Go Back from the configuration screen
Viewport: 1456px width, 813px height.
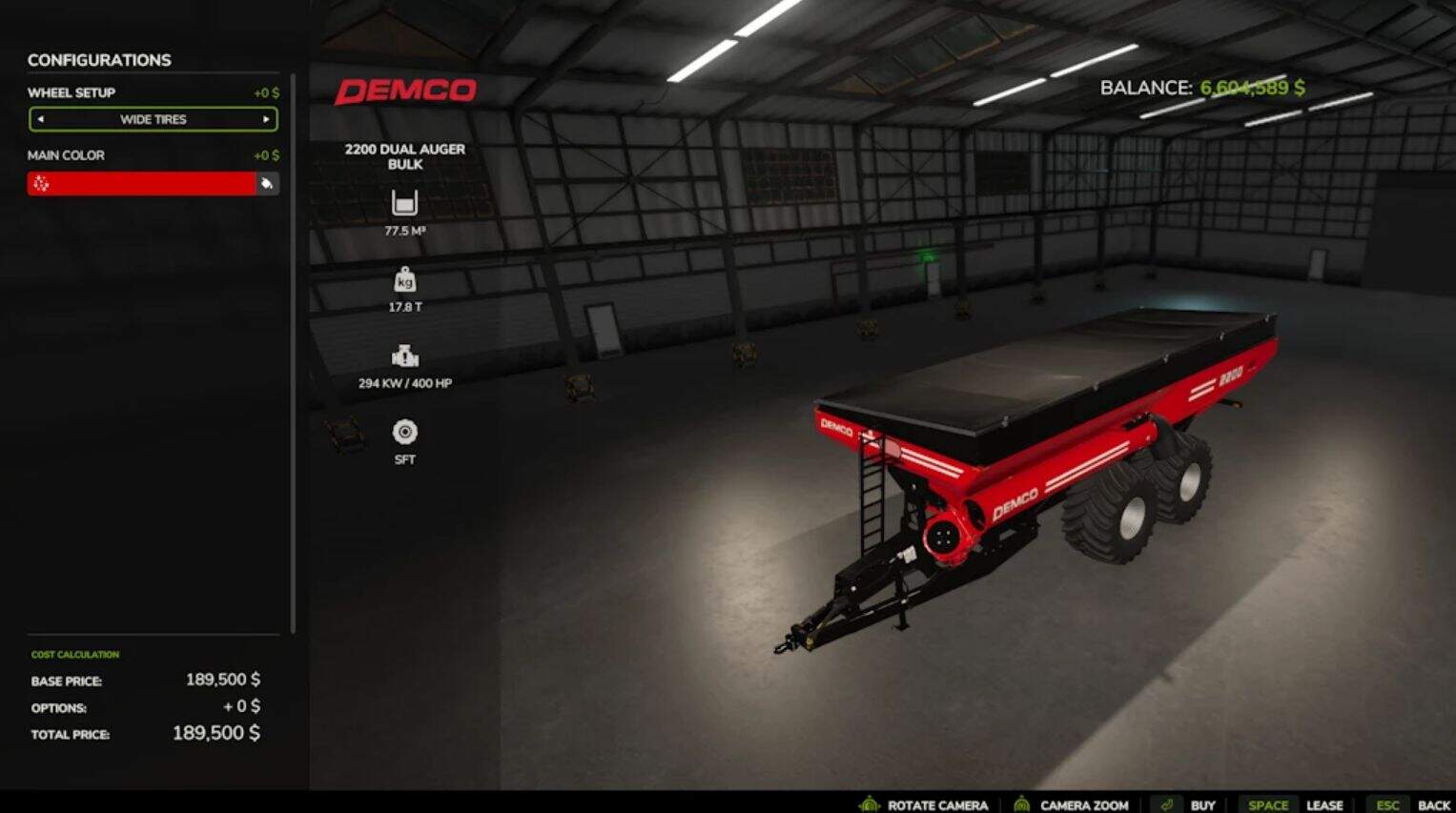1433,804
